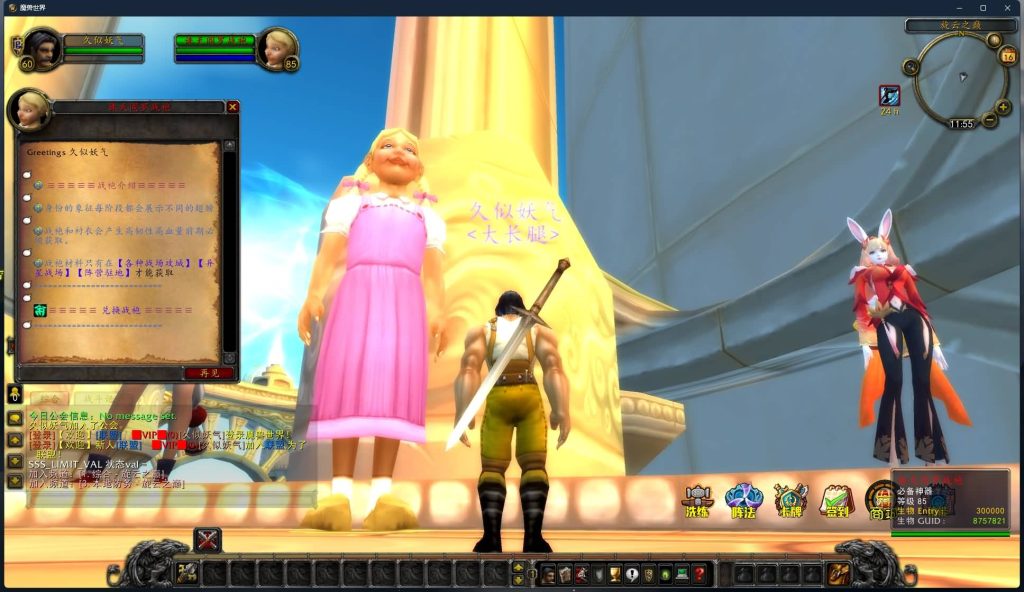Image resolution: width=1024 pixels, height=592 pixels.
Task: Zoom in on the minimap
Action: tap(1003, 107)
